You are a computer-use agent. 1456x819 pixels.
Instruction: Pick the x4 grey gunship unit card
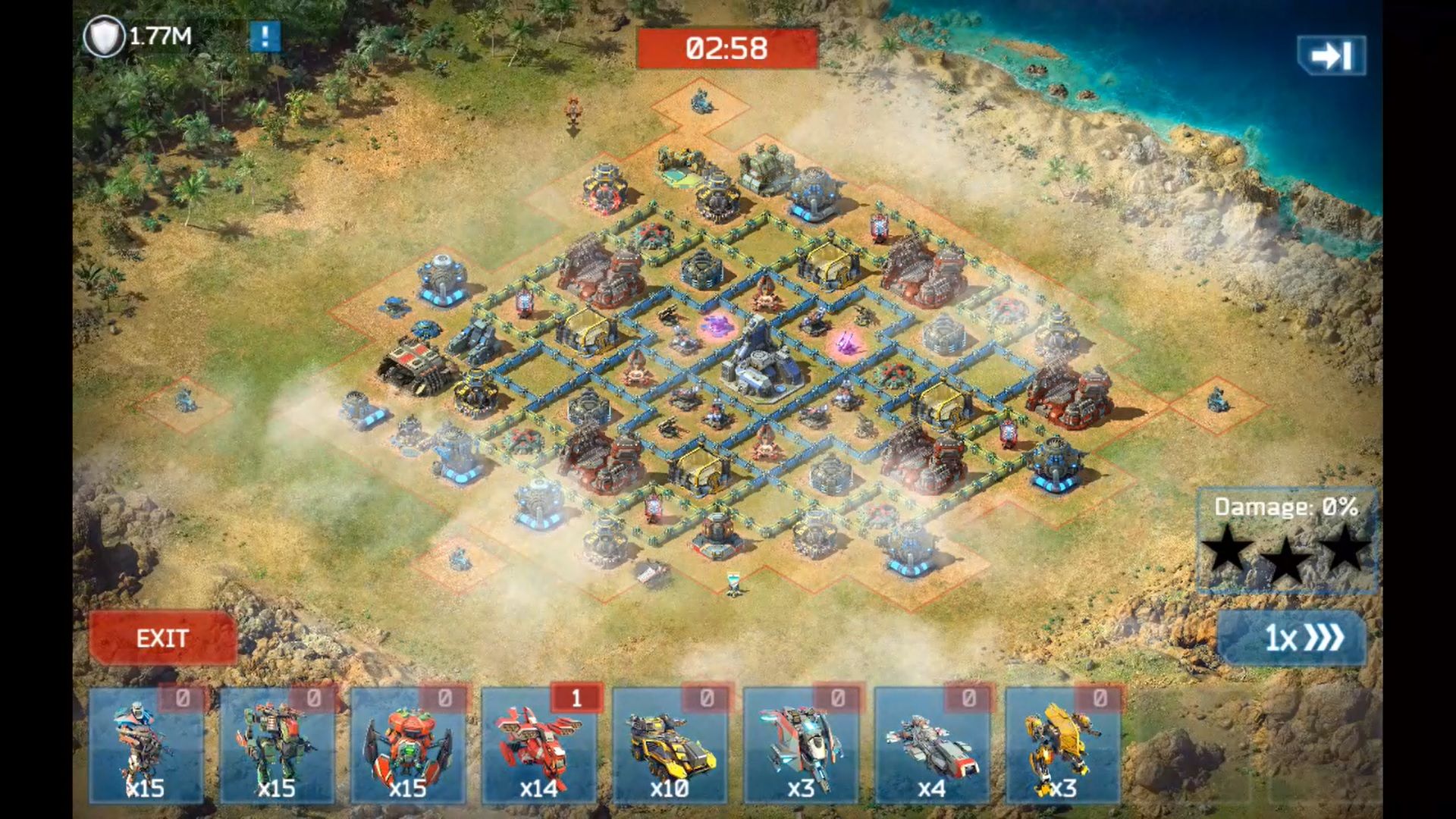(x=931, y=745)
